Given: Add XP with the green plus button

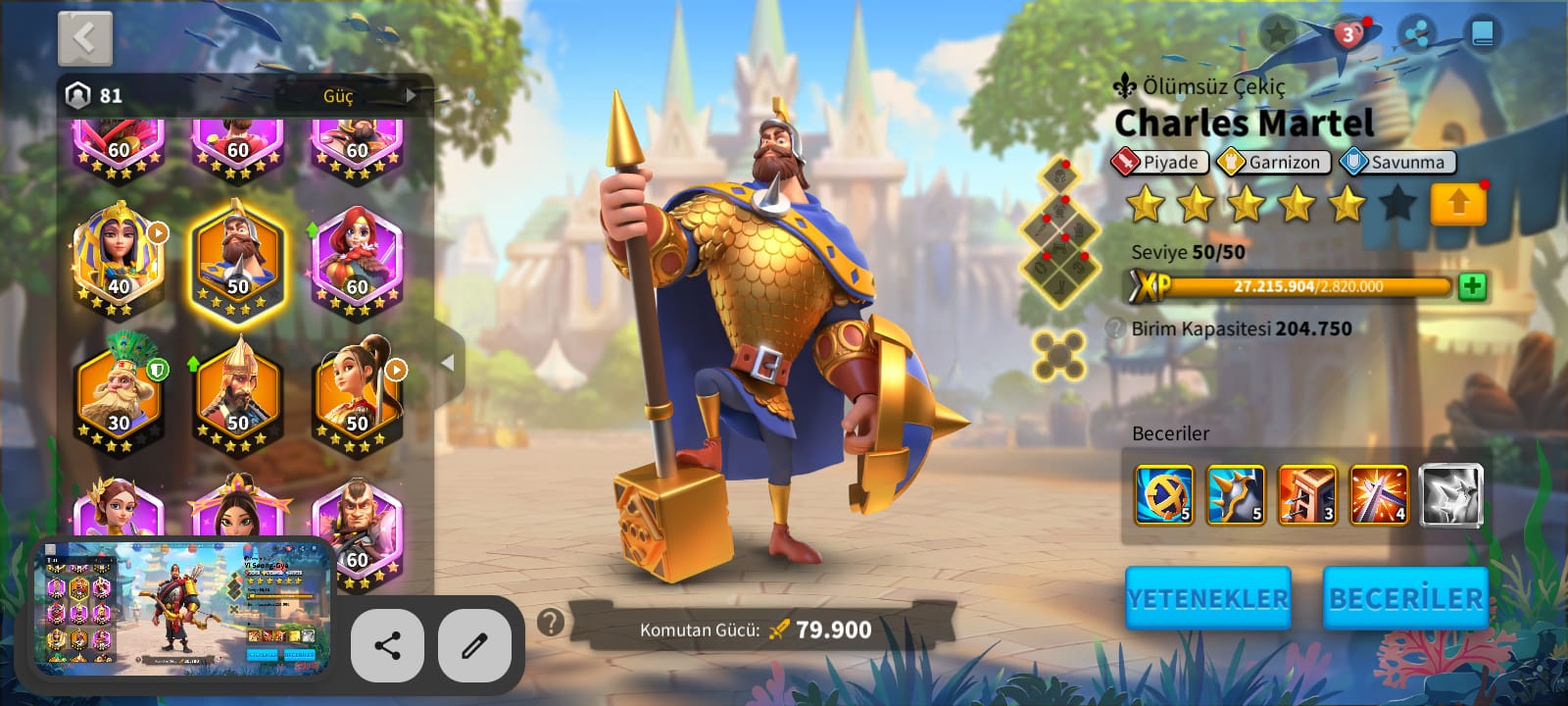Looking at the screenshot, I should tap(1472, 286).
